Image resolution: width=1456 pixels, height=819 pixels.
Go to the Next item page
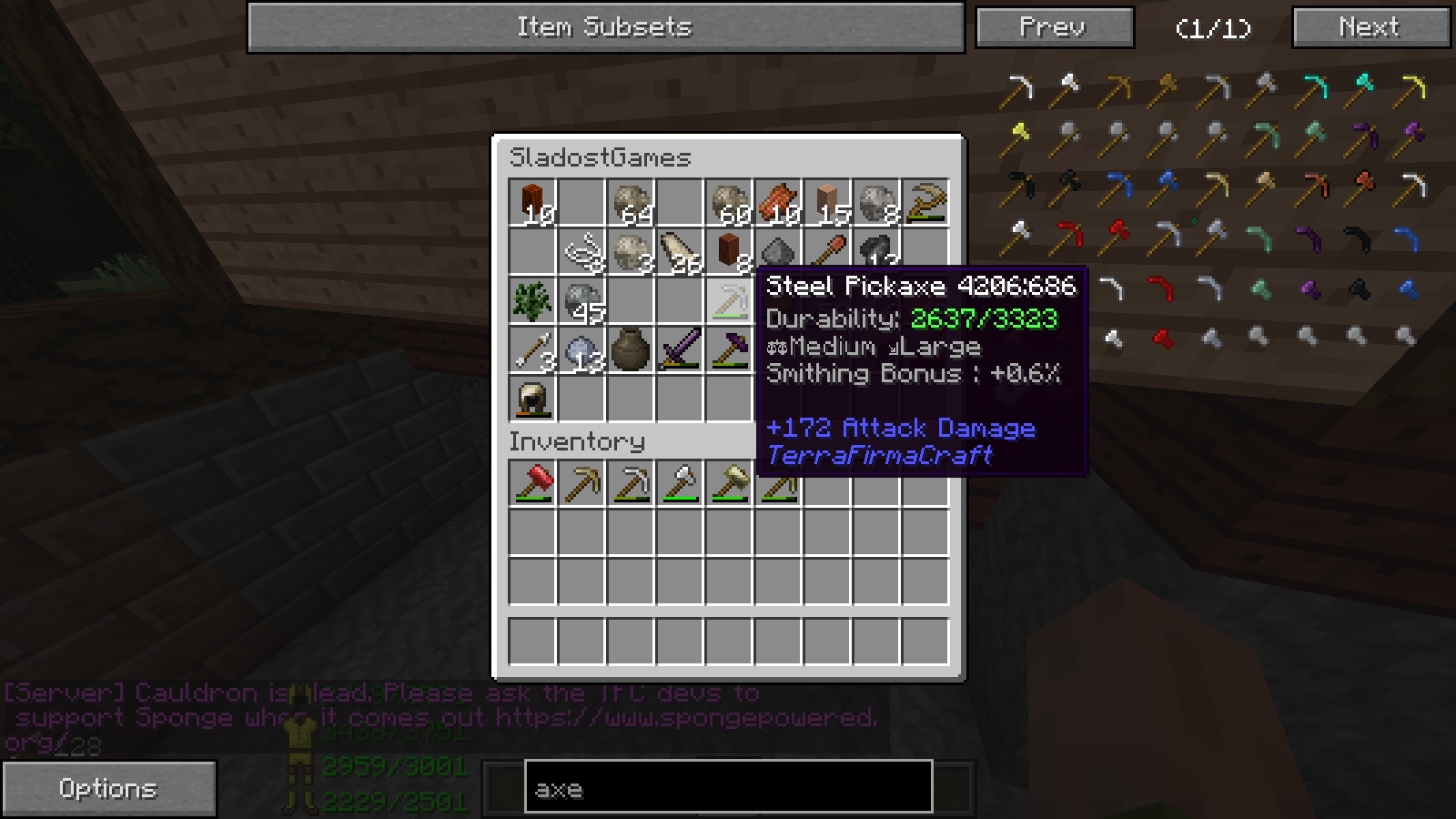[x=1370, y=27]
